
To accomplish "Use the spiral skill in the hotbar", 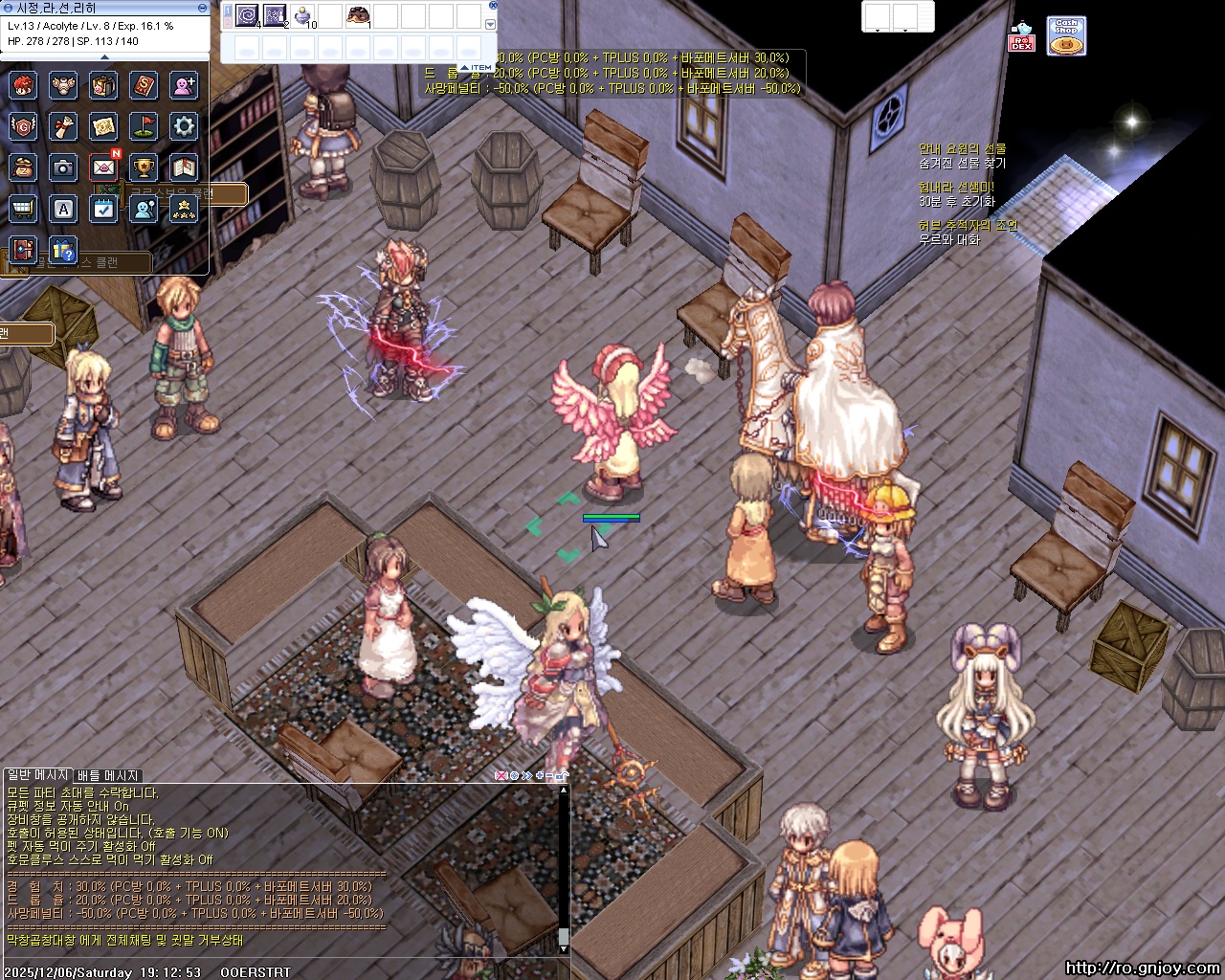I will tap(247, 15).
